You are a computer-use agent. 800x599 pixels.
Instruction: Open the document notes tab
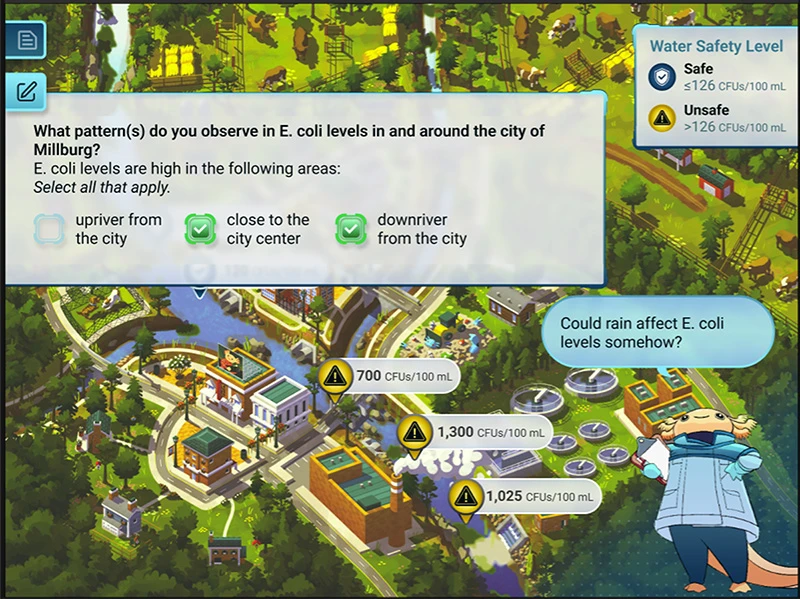coord(25,41)
